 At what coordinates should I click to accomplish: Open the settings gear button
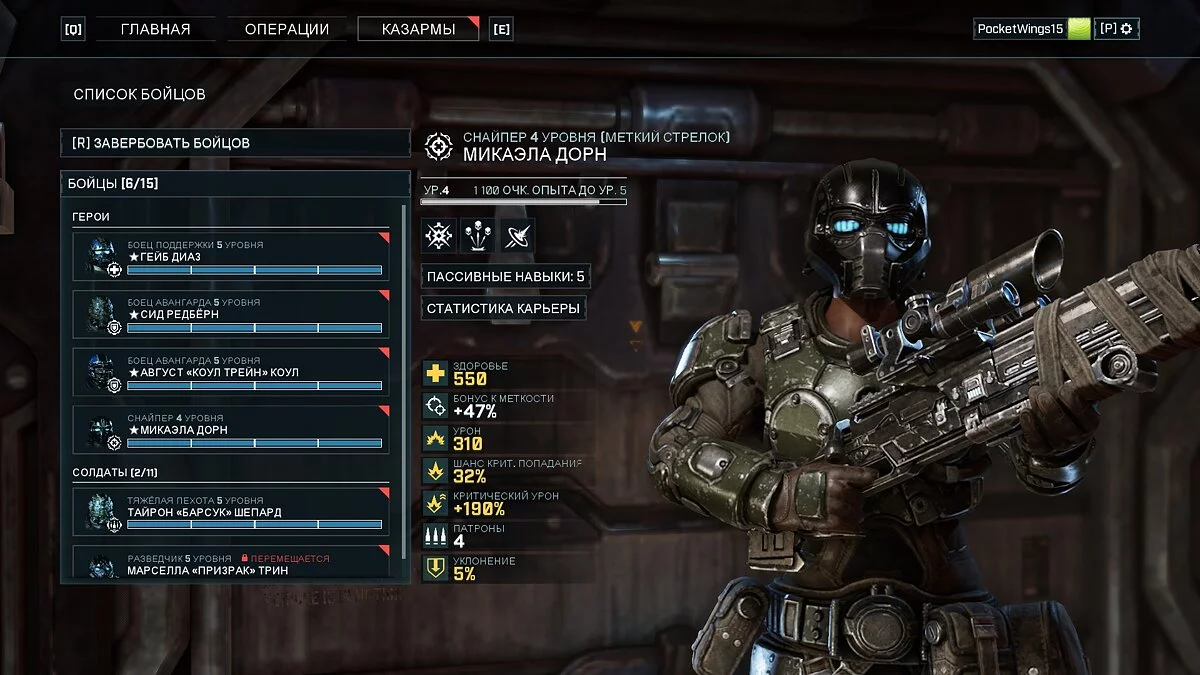point(1117,29)
